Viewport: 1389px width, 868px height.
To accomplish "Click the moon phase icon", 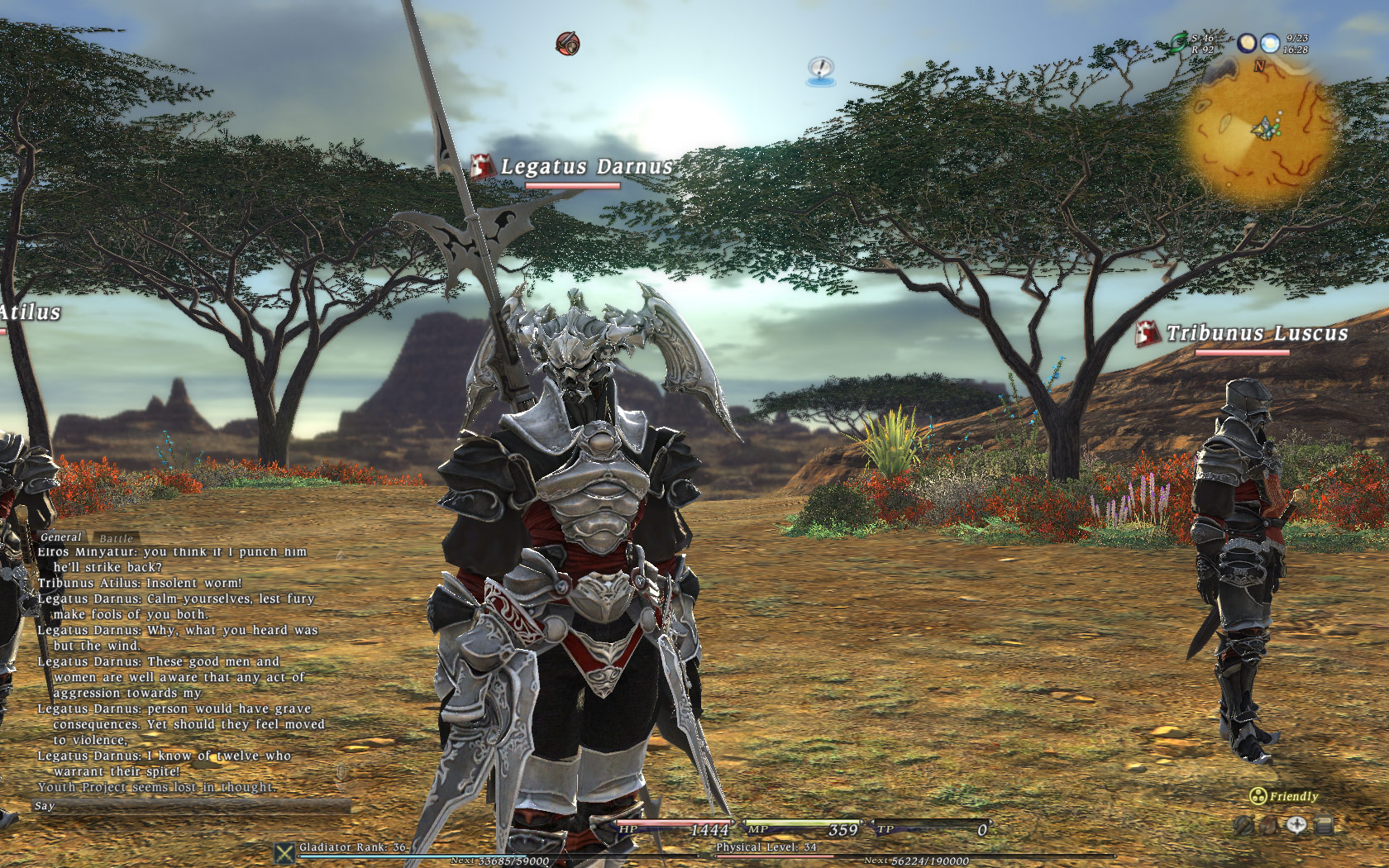I will click(x=1247, y=43).
